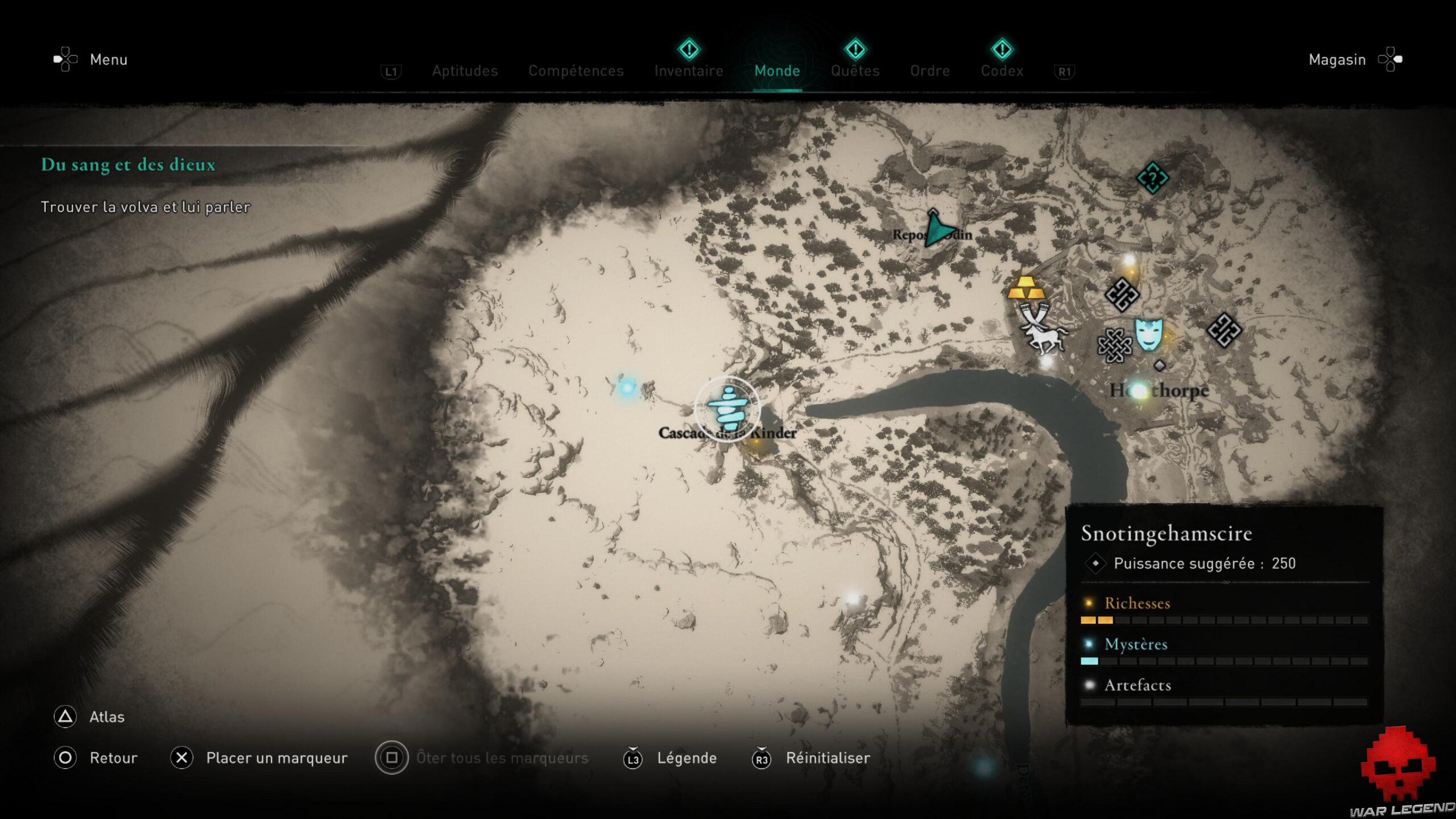The image size is (1456, 819).
Task: Toggle Réinitialiser to reset the map view
Action: pos(828,758)
